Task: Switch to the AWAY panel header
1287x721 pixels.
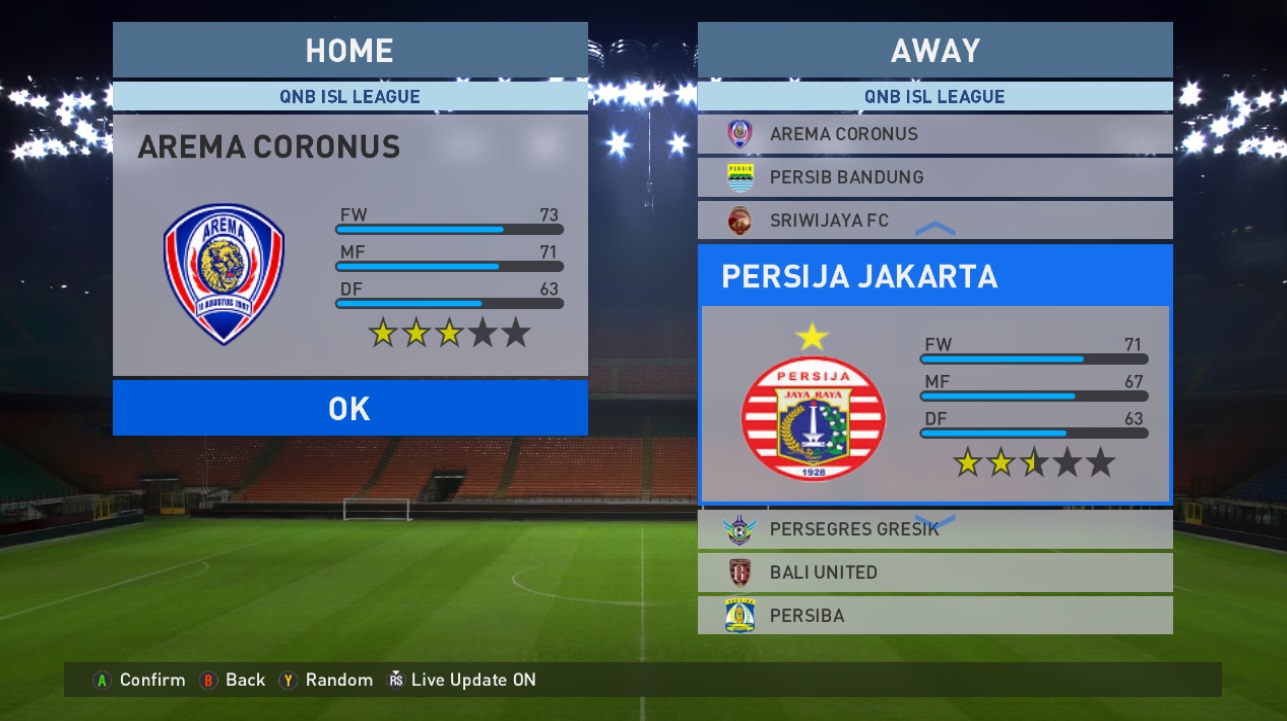Action: [935, 50]
